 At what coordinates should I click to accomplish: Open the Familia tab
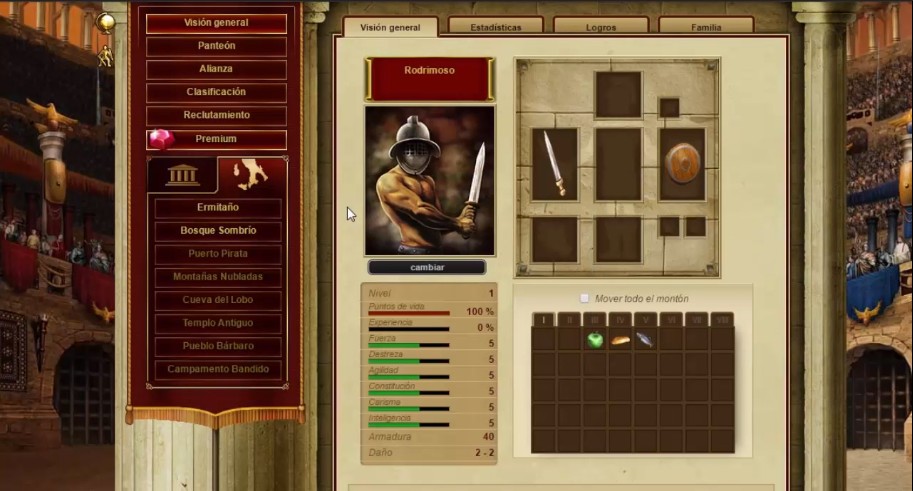click(705, 27)
